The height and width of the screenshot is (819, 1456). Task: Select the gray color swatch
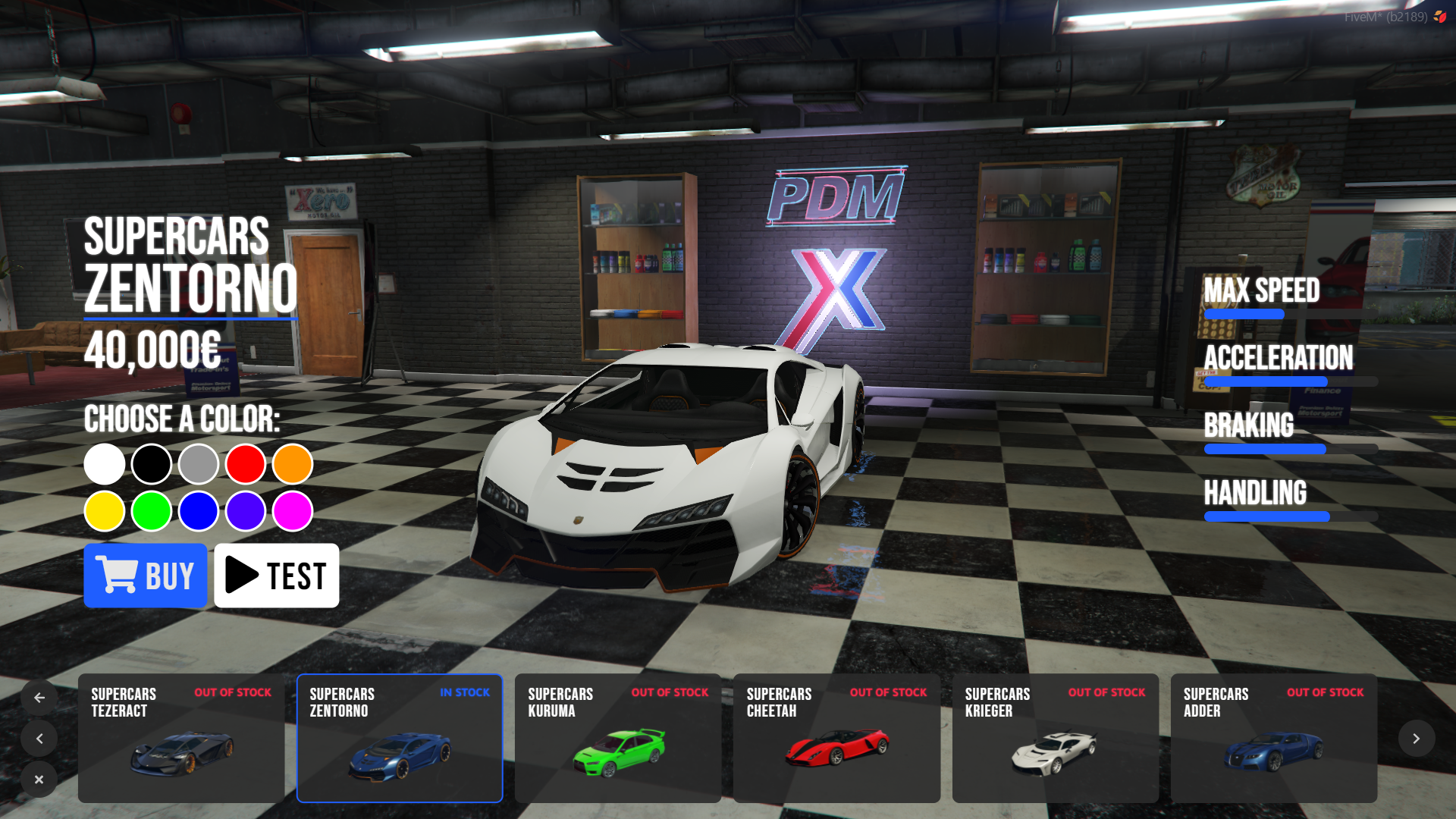(x=199, y=464)
